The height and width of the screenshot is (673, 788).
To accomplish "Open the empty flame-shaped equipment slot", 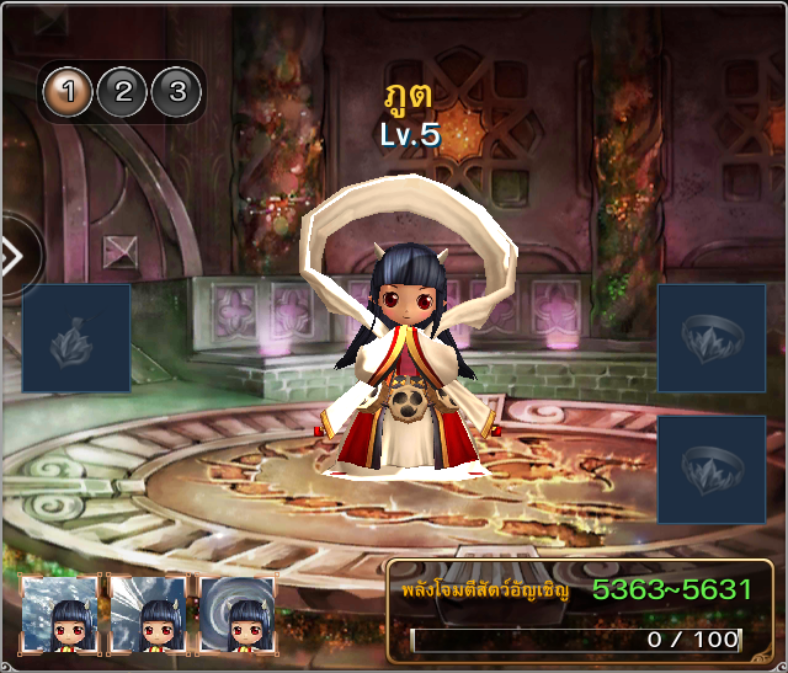I will [76, 338].
